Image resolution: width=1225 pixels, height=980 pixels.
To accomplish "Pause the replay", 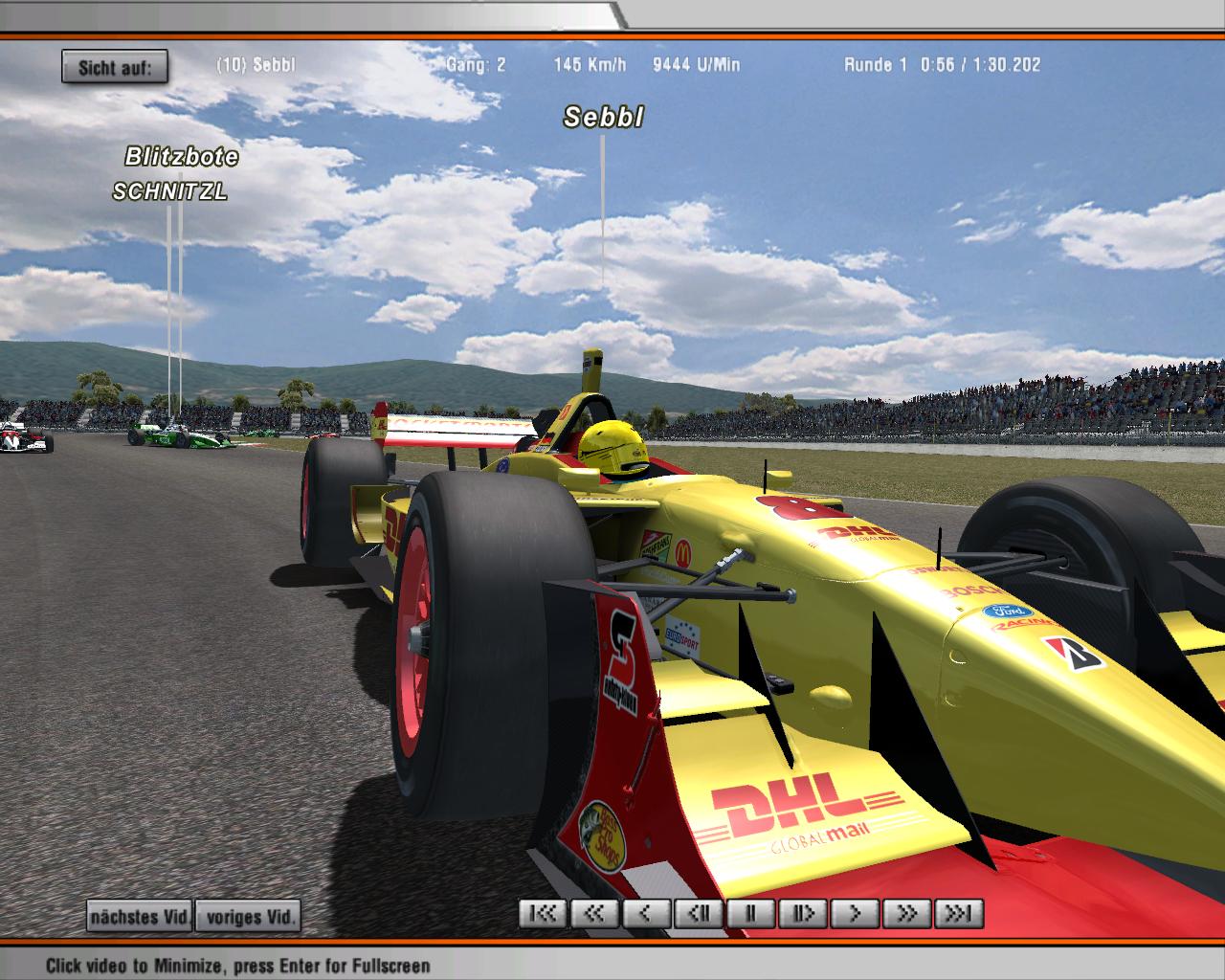I will [750, 913].
